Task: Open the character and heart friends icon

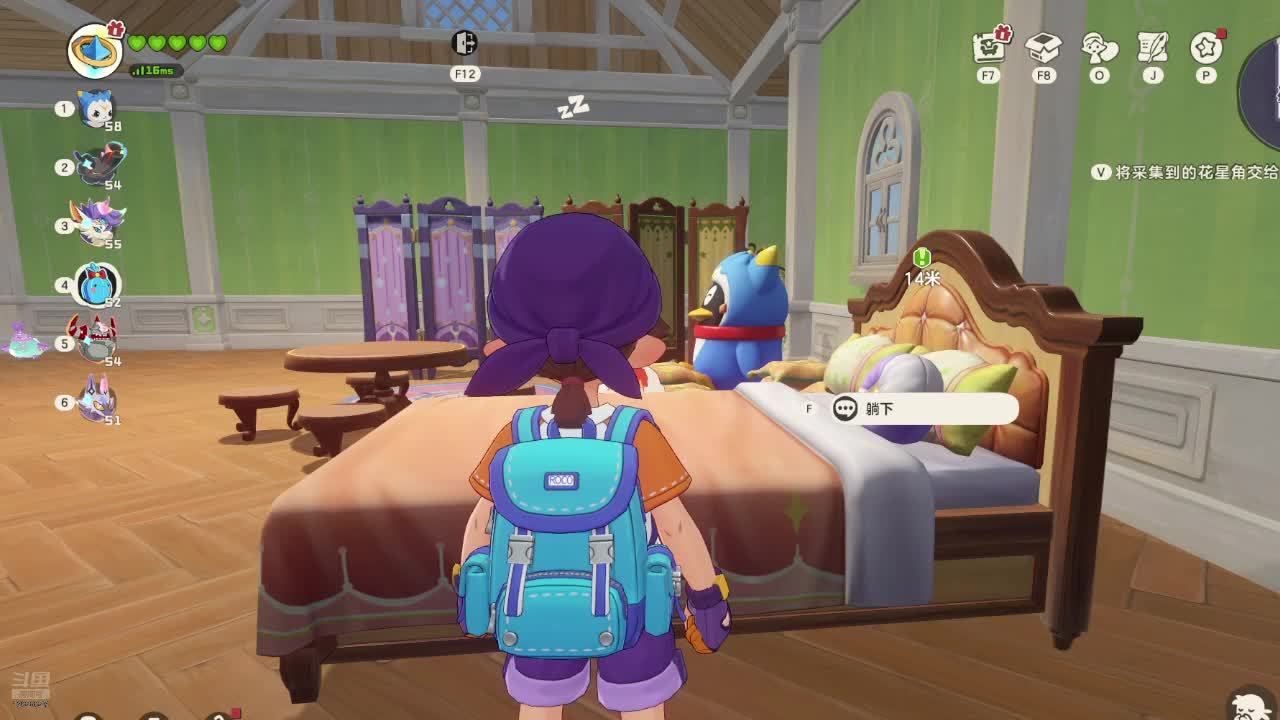Action: pyautogui.click(x=1099, y=46)
